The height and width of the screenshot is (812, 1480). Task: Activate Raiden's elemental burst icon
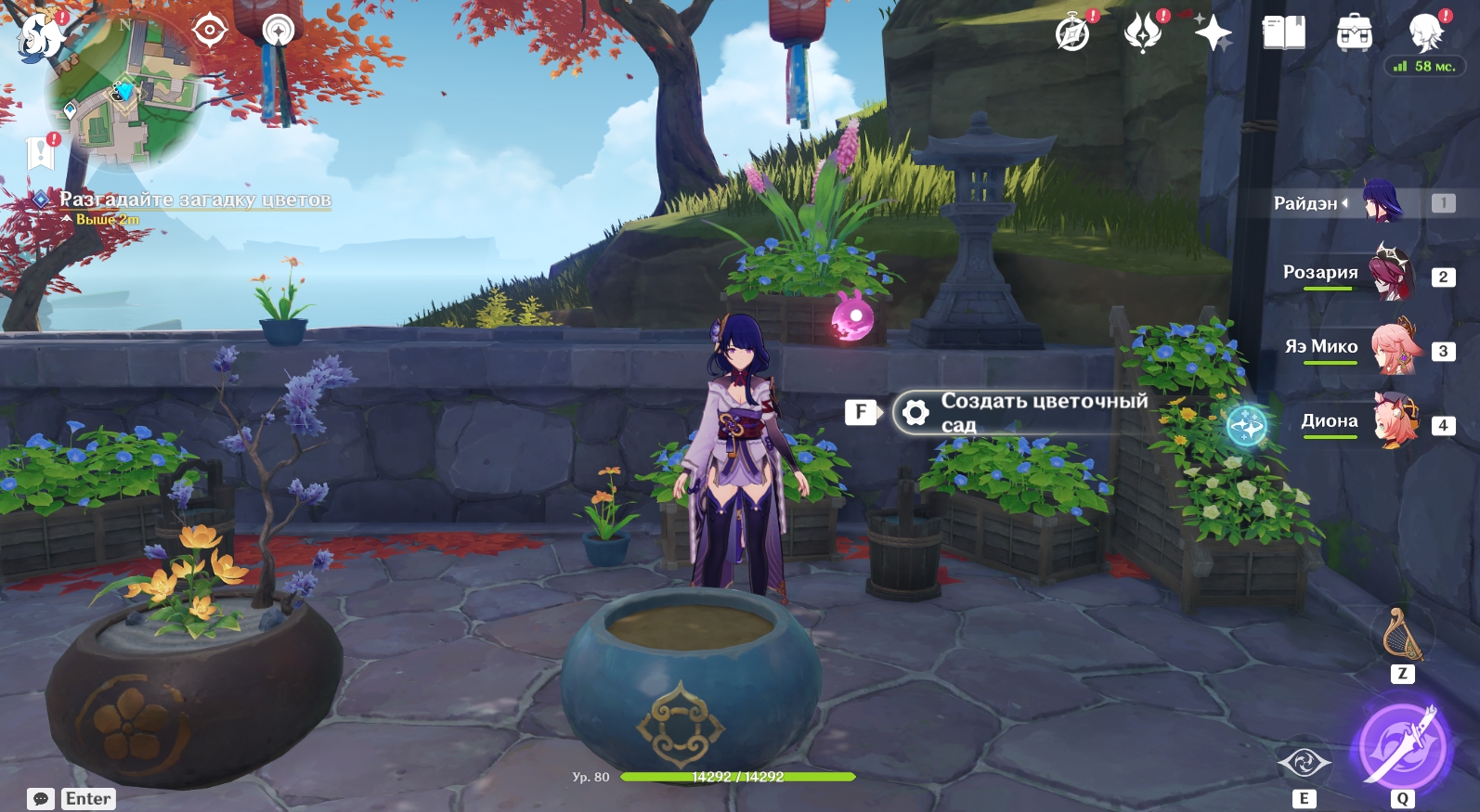[1402, 747]
